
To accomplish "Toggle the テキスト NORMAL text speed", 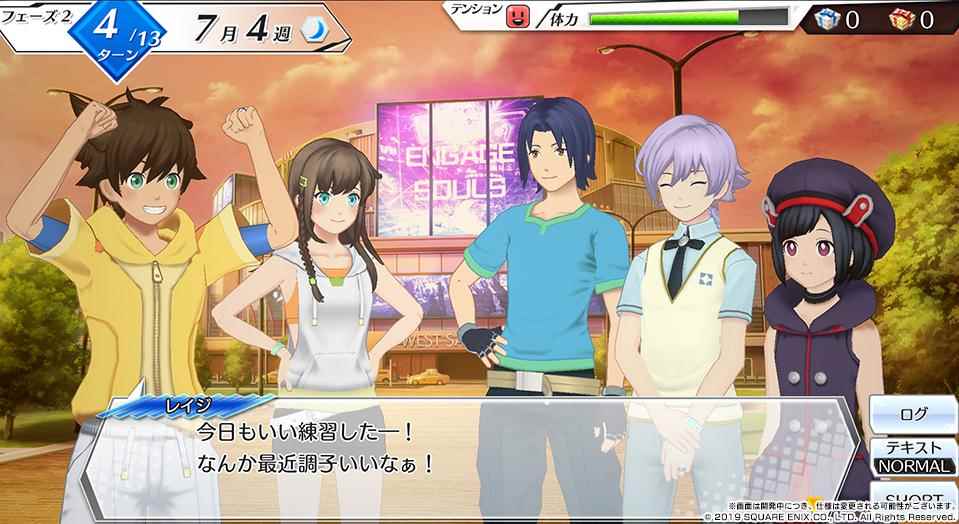I will point(913,457).
